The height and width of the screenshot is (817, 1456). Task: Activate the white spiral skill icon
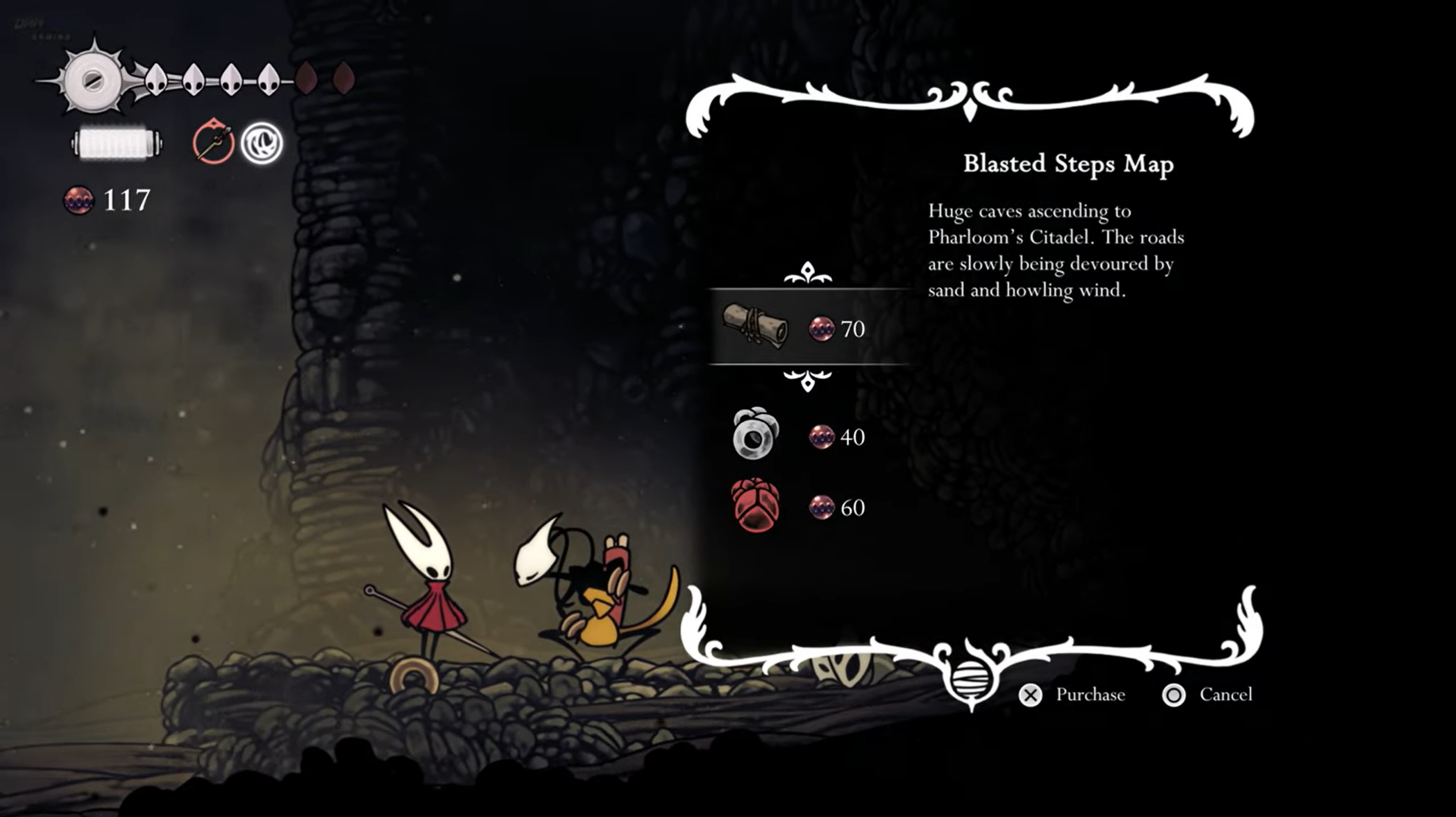[x=262, y=142]
